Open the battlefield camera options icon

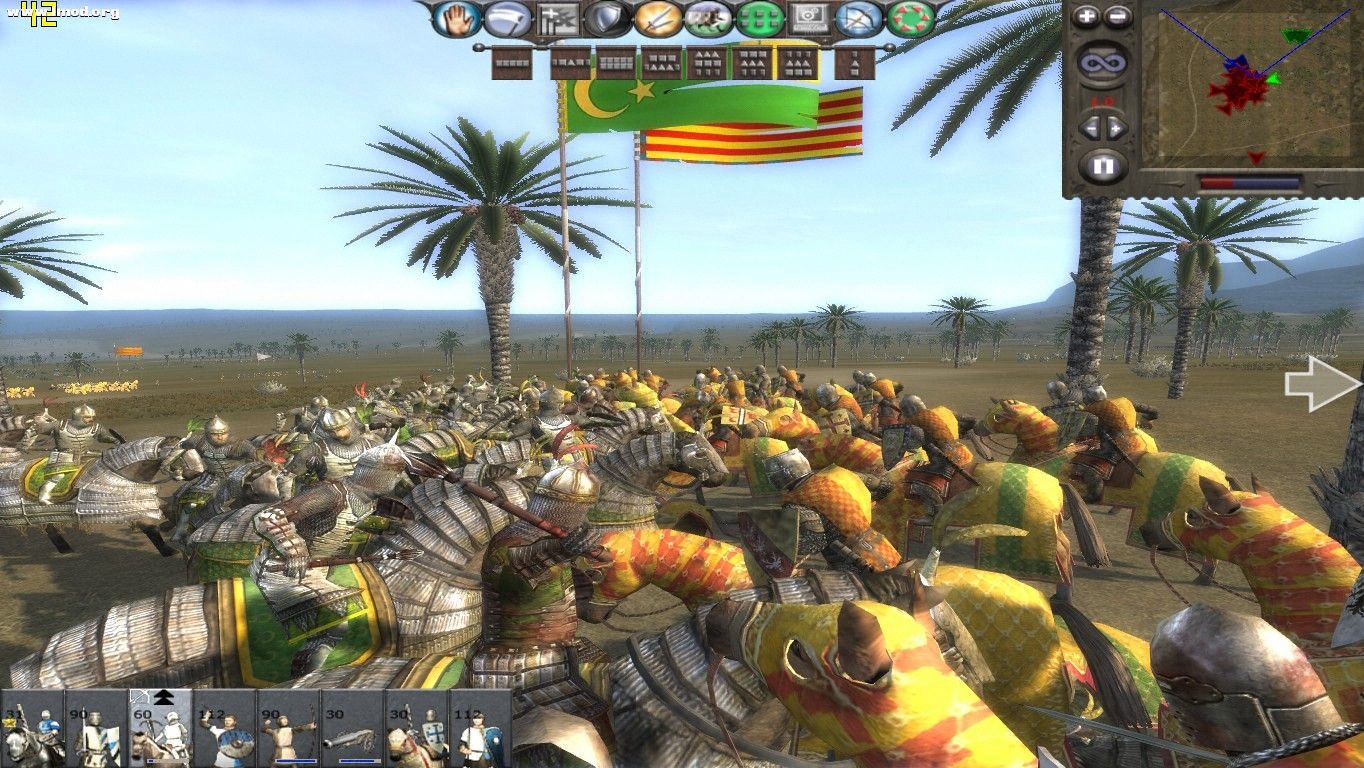click(x=809, y=18)
